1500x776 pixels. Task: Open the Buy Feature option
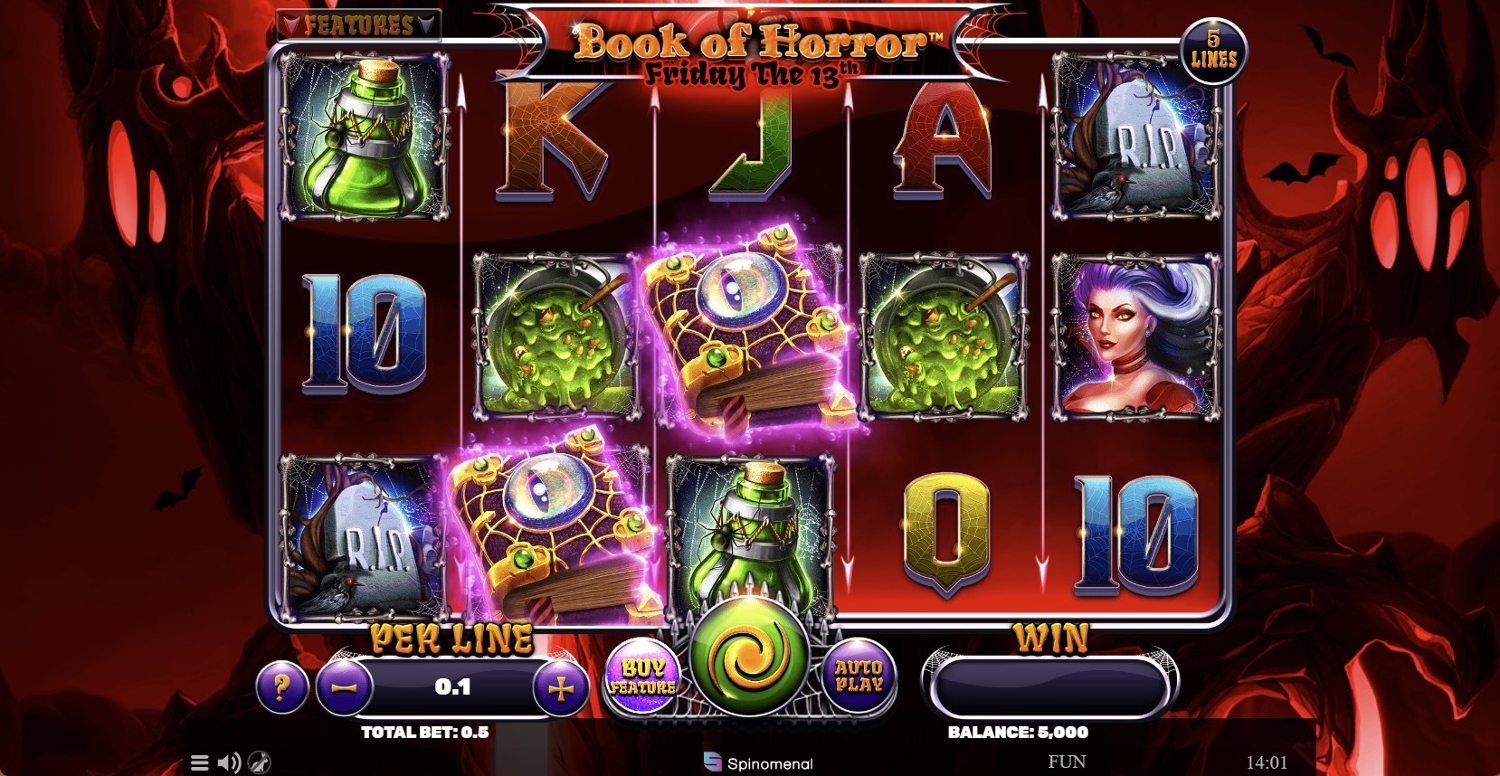point(643,679)
